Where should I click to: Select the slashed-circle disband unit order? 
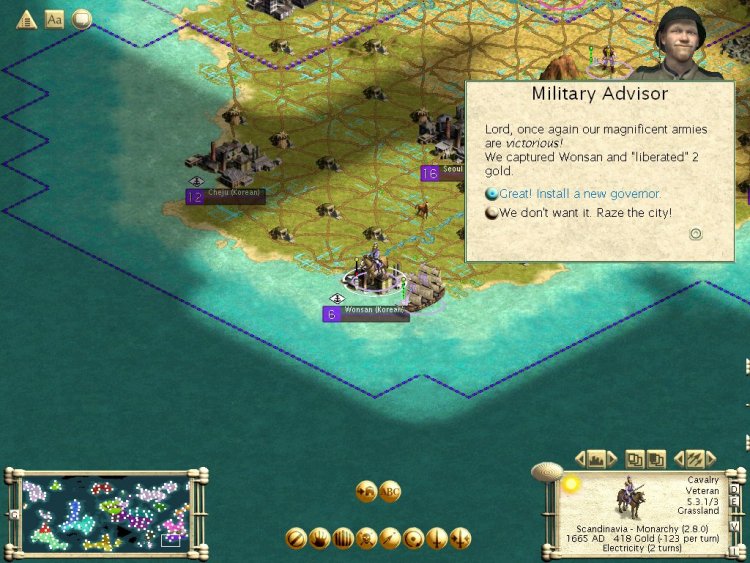296,538
